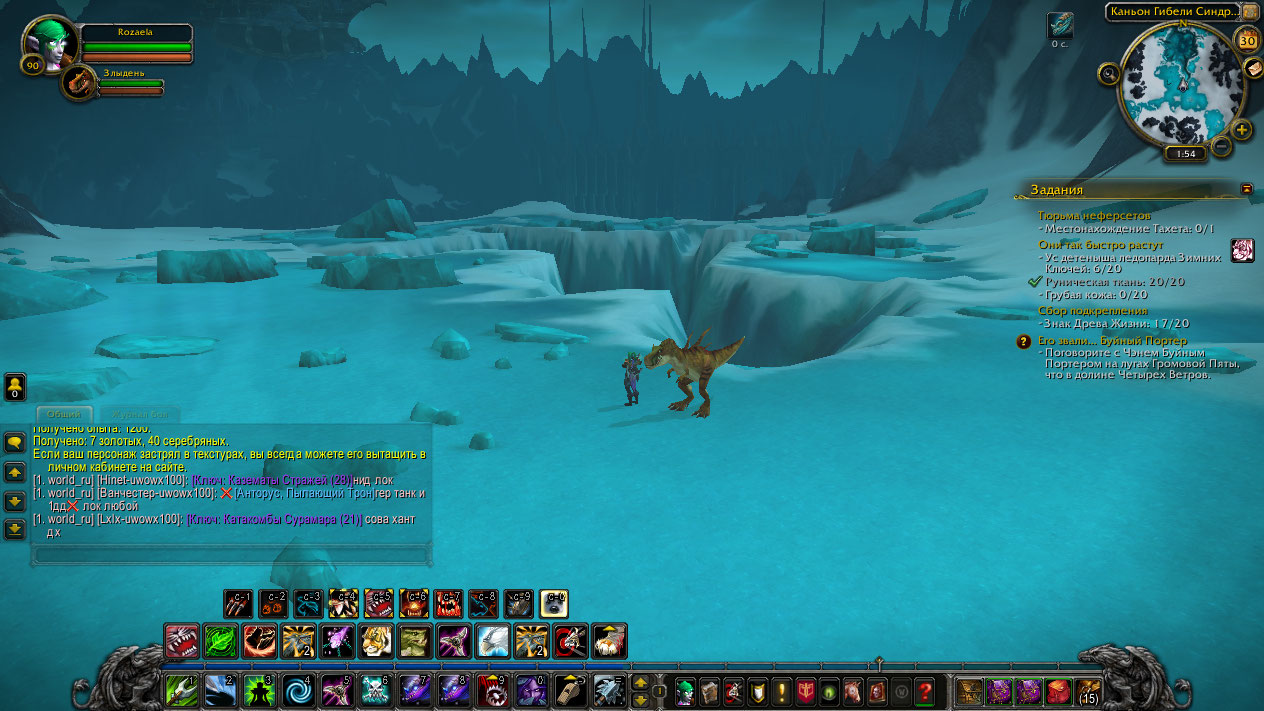The image size is (1264, 711).
Task: Select the Тюрьма неферсетов quest entry
Action: 1094,215
